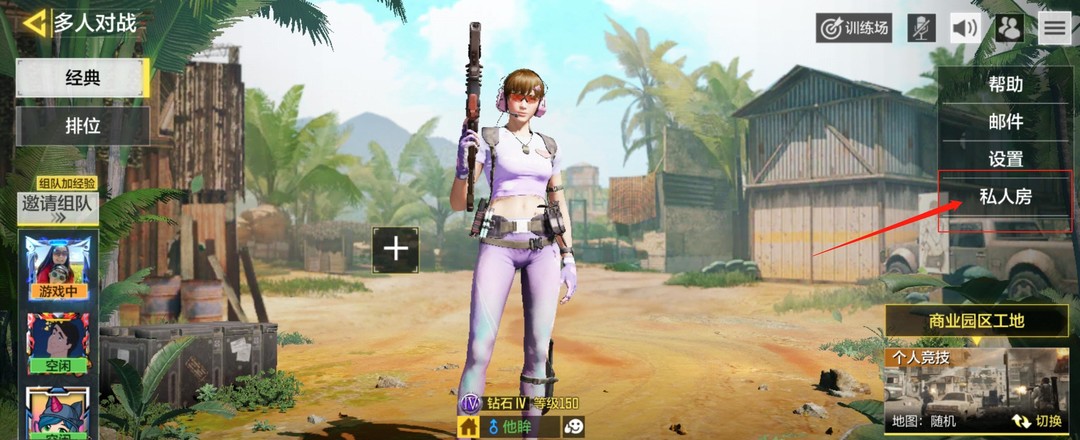Open 邮件 (Mail) from the dropdown
The image size is (1080, 440).
1005,122
